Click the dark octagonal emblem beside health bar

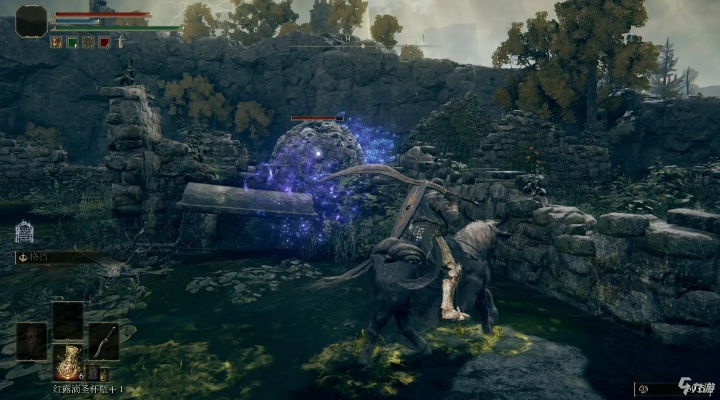[31, 20]
